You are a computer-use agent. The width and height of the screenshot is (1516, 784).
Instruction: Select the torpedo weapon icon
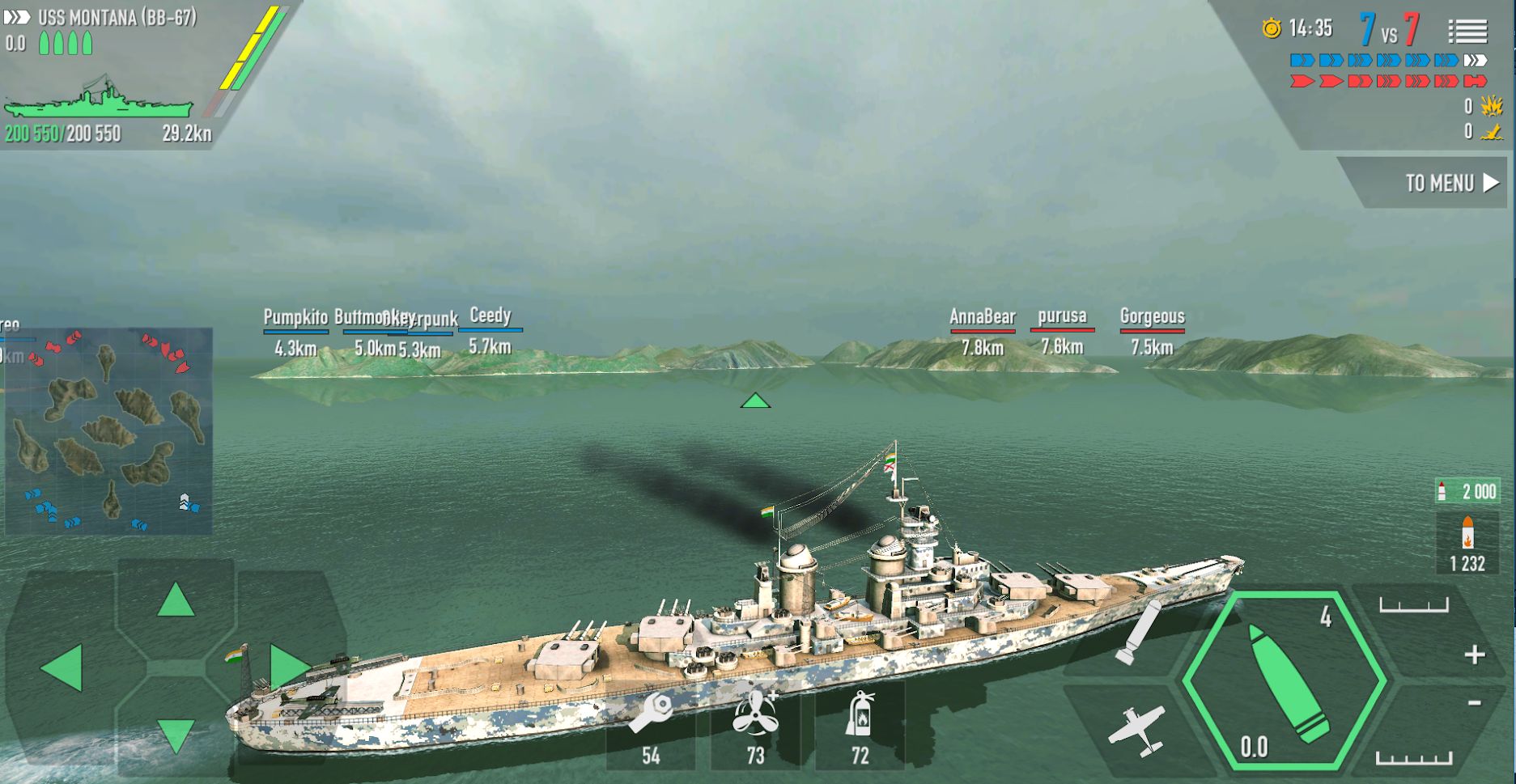[x=1137, y=633]
